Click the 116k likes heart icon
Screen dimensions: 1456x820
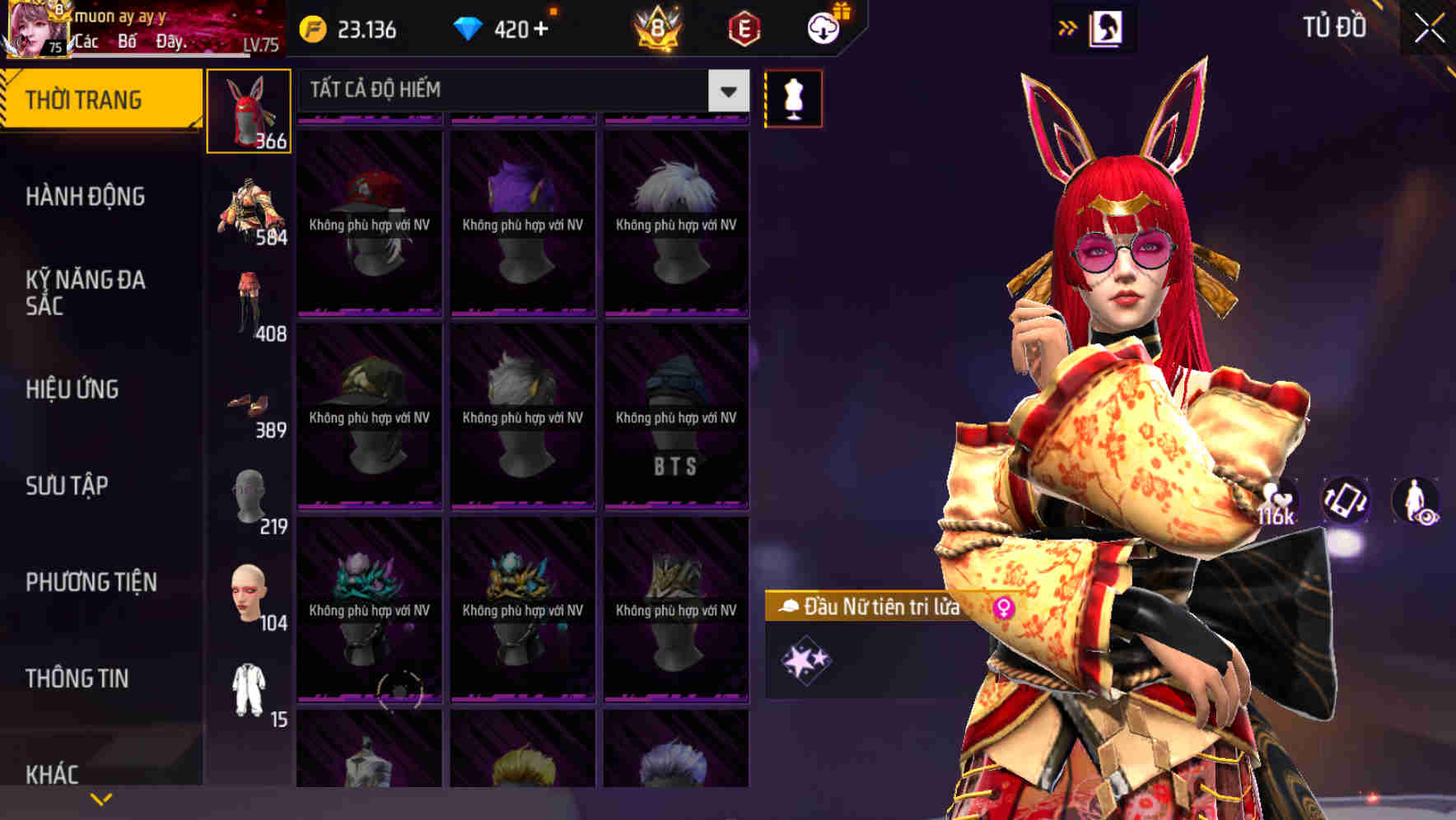[x=1278, y=497]
